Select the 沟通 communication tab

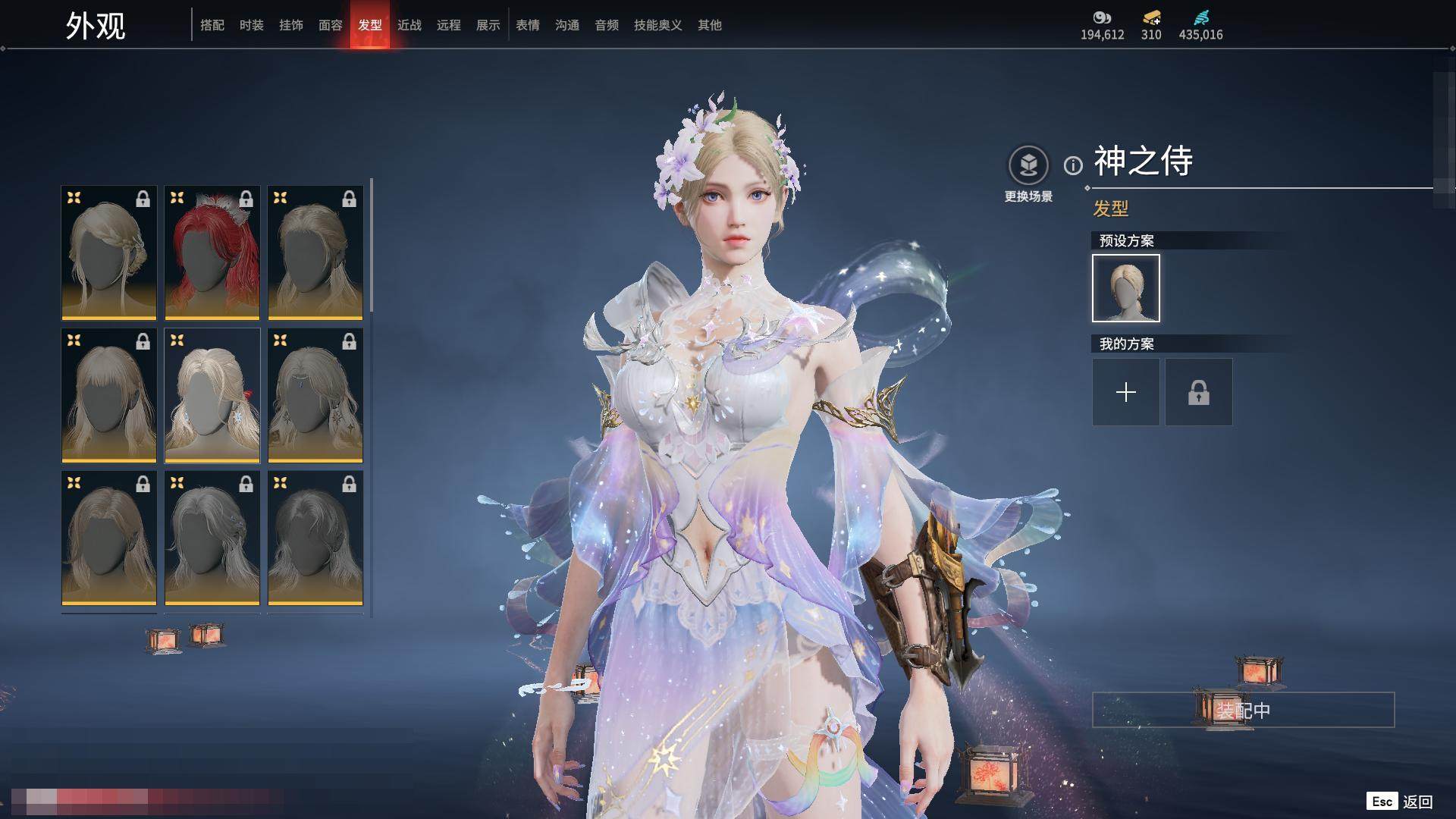point(567,25)
